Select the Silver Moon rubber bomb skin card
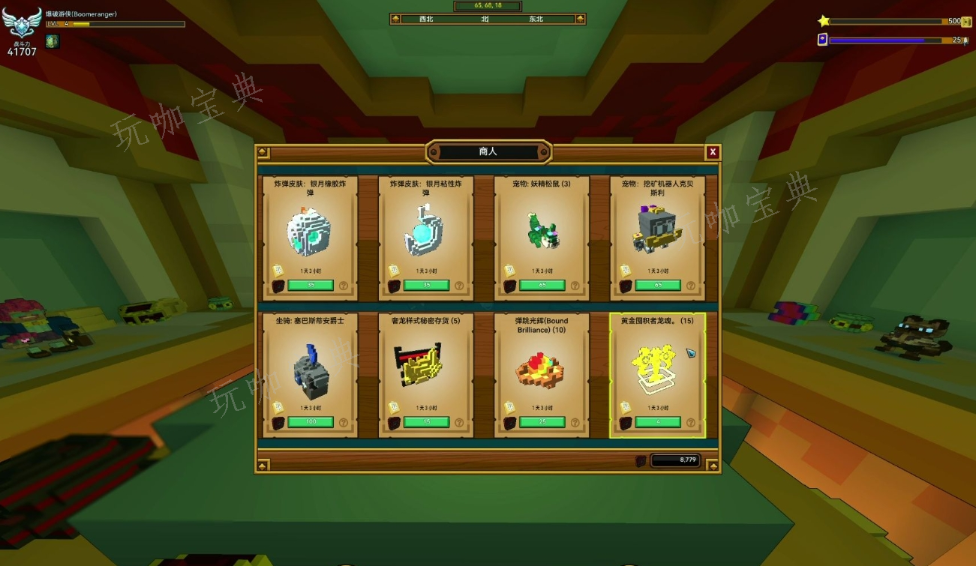The height and width of the screenshot is (566, 976). coord(310,232)
